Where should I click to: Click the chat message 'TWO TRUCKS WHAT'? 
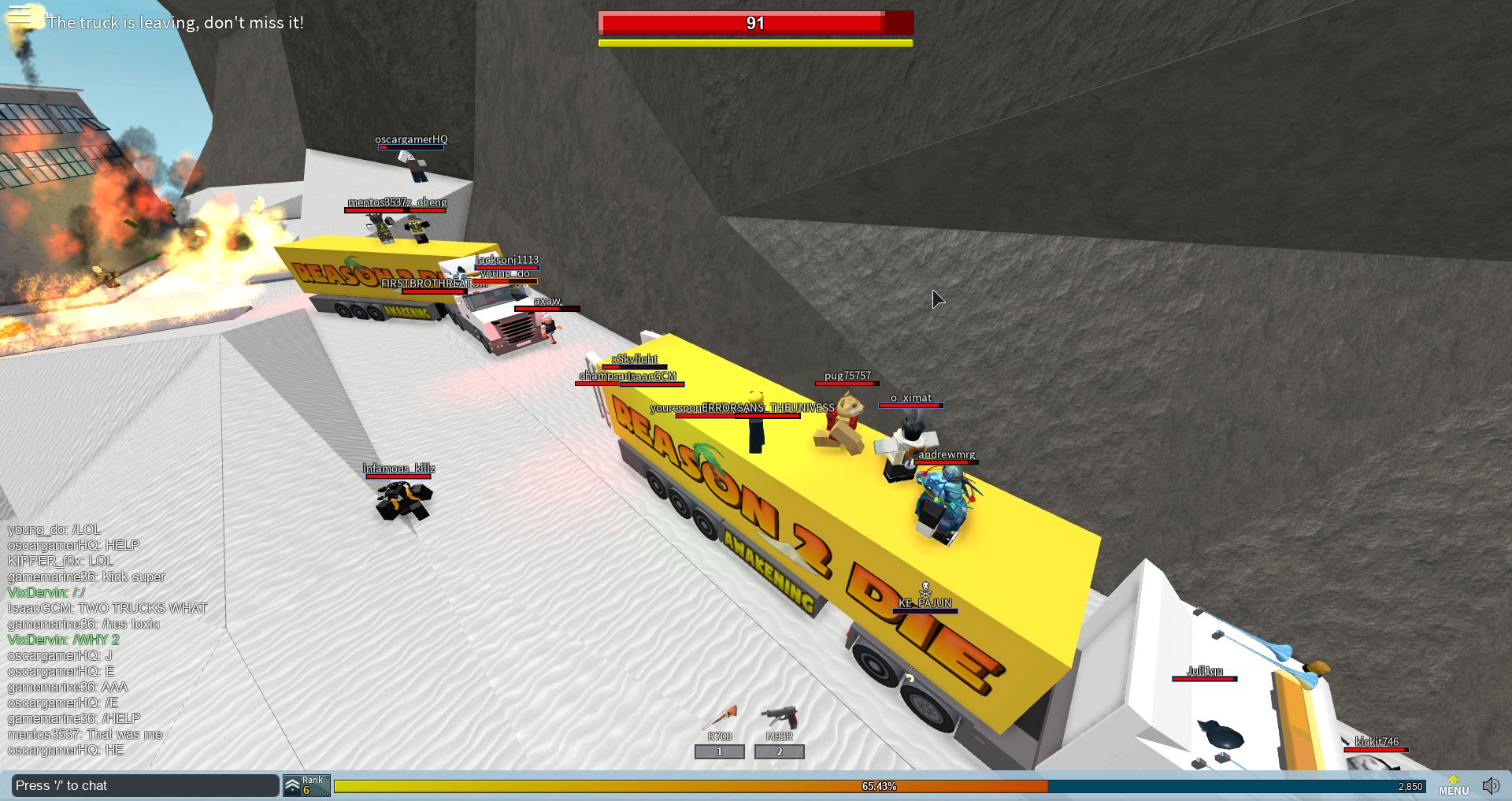point(106,608)
